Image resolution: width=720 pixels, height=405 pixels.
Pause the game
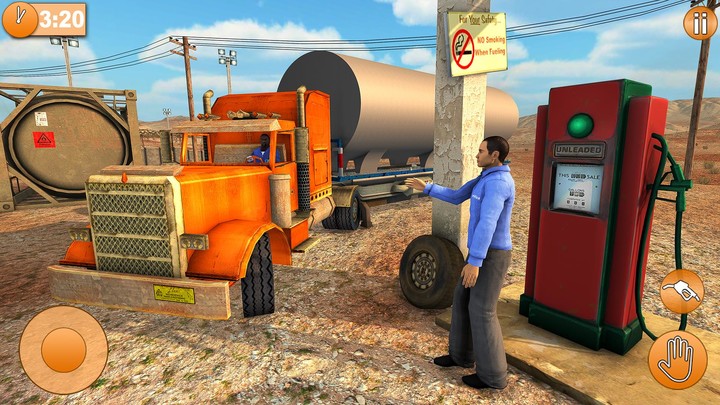[x=699, y=22]
